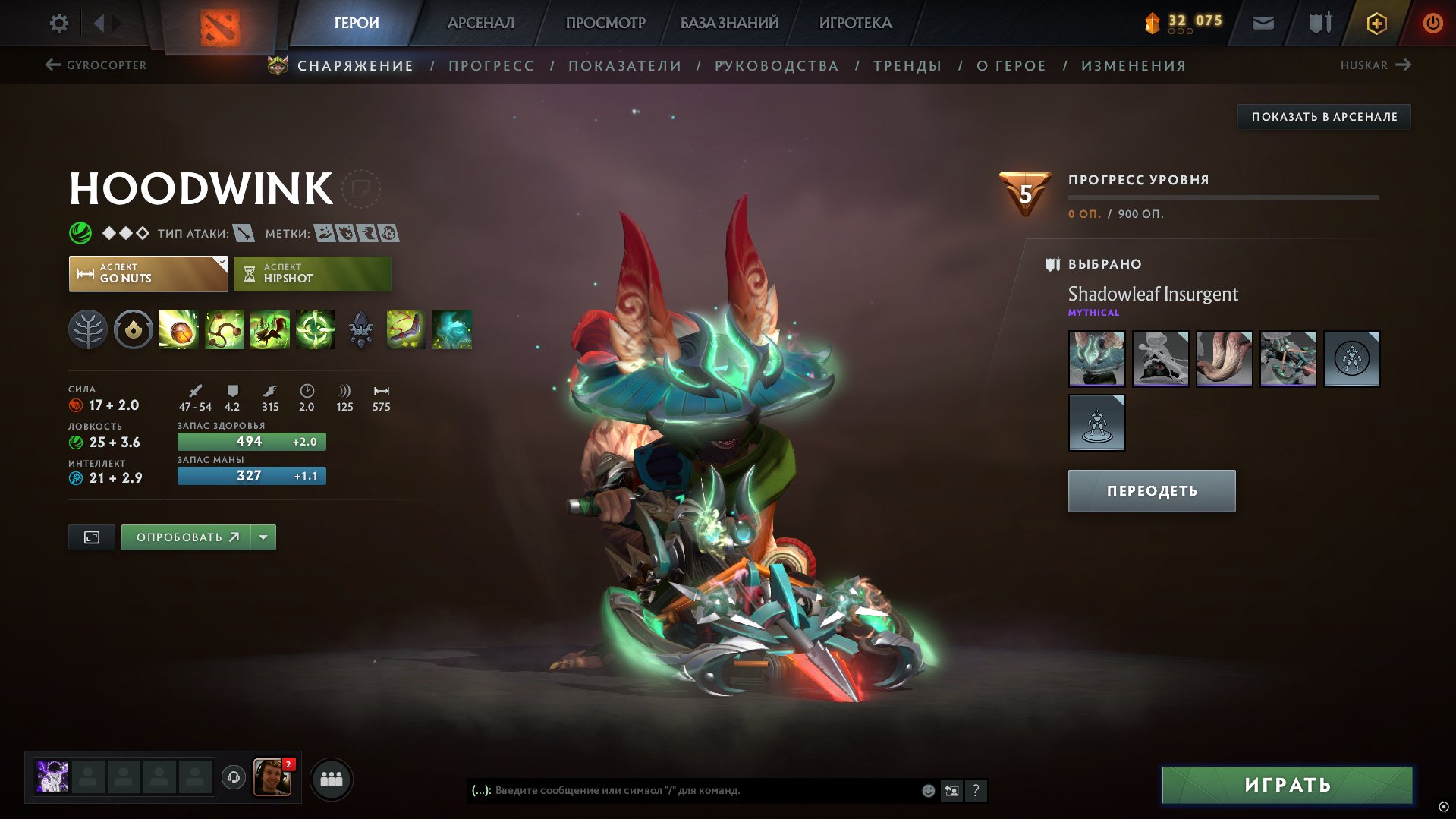The image size is (1456, 819).
Task: Select the Bushwhack ability icon
Action: [224, 330]
